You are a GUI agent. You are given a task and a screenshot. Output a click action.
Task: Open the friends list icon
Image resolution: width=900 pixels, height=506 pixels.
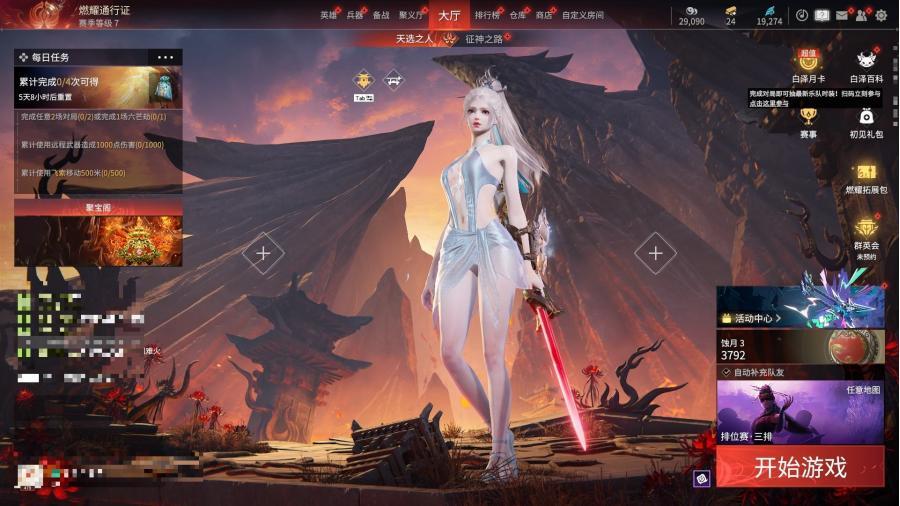861,15
